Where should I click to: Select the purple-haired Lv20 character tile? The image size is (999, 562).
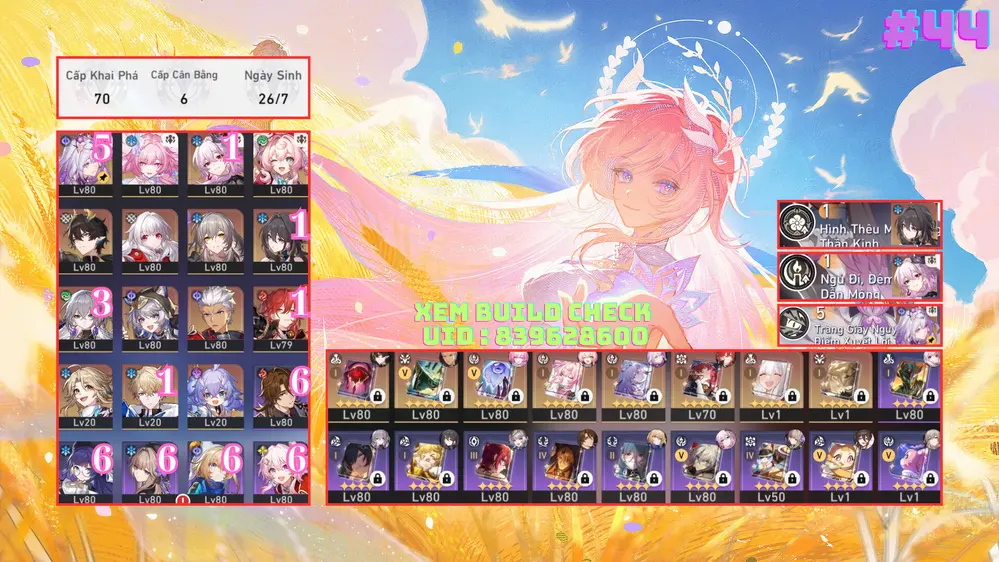pos(215,393)
